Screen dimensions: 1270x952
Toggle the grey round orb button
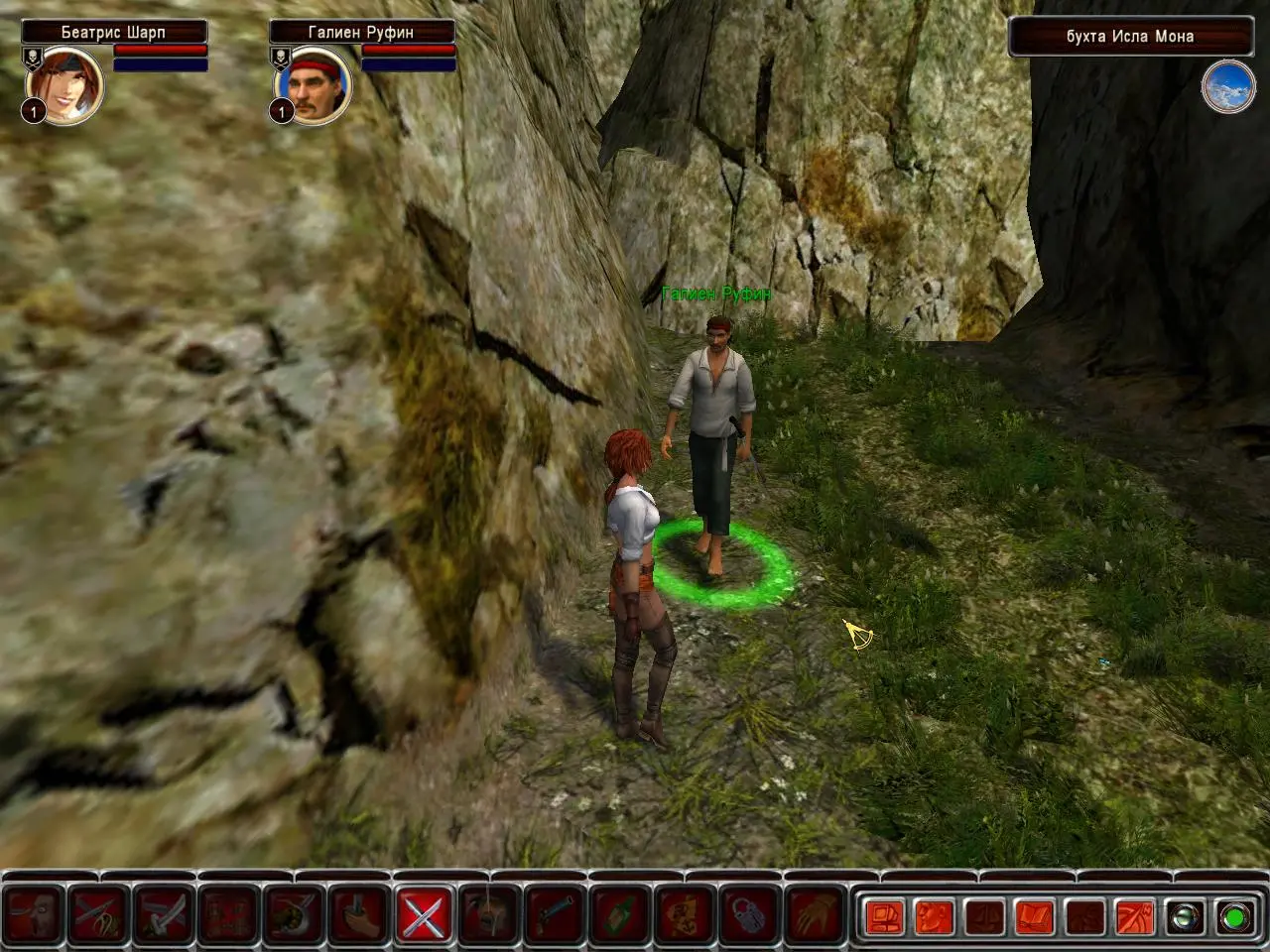1184,917
